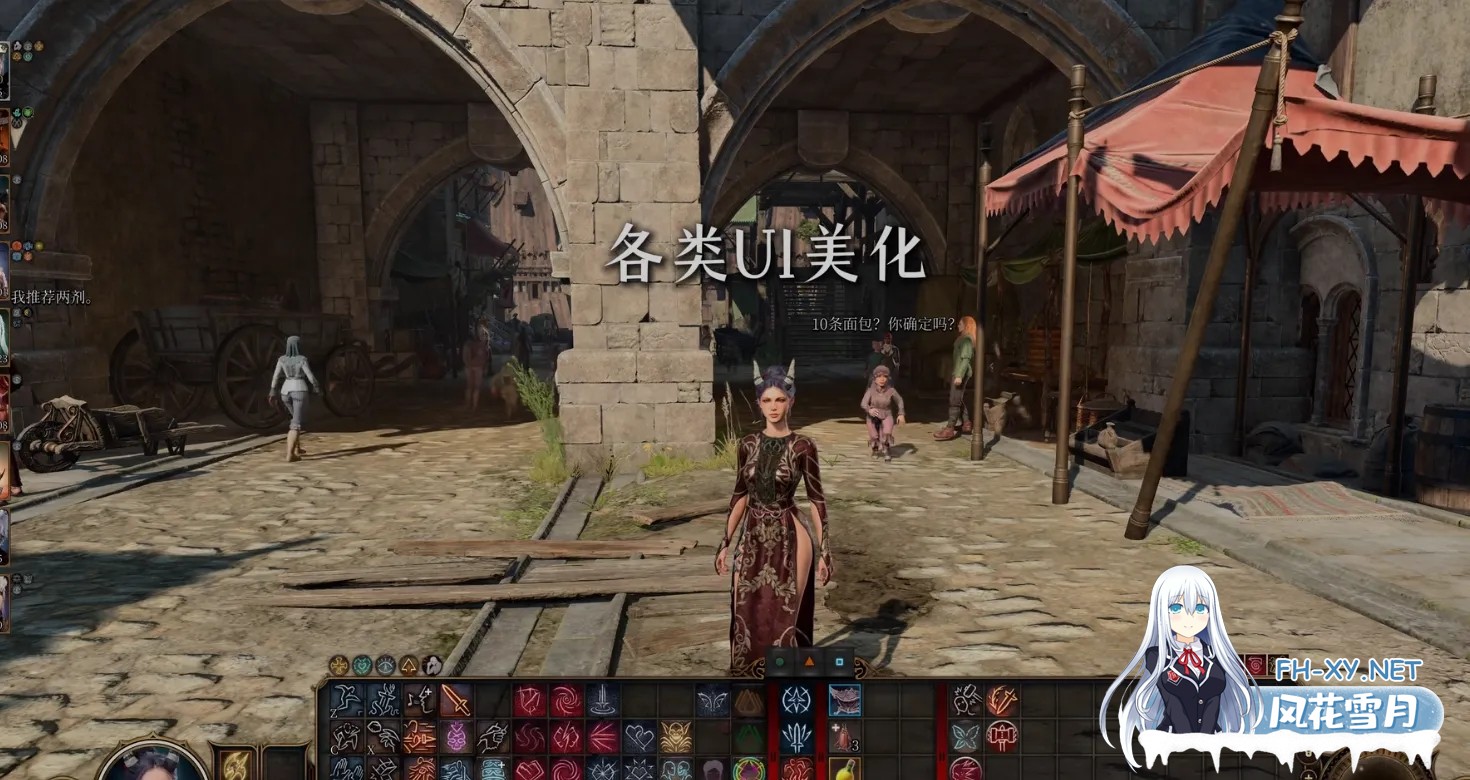The width and height of the screenshot is (1470, 780).
Task: Click the golden cross icon above the hotbar
Action: (x=337, y=664)
